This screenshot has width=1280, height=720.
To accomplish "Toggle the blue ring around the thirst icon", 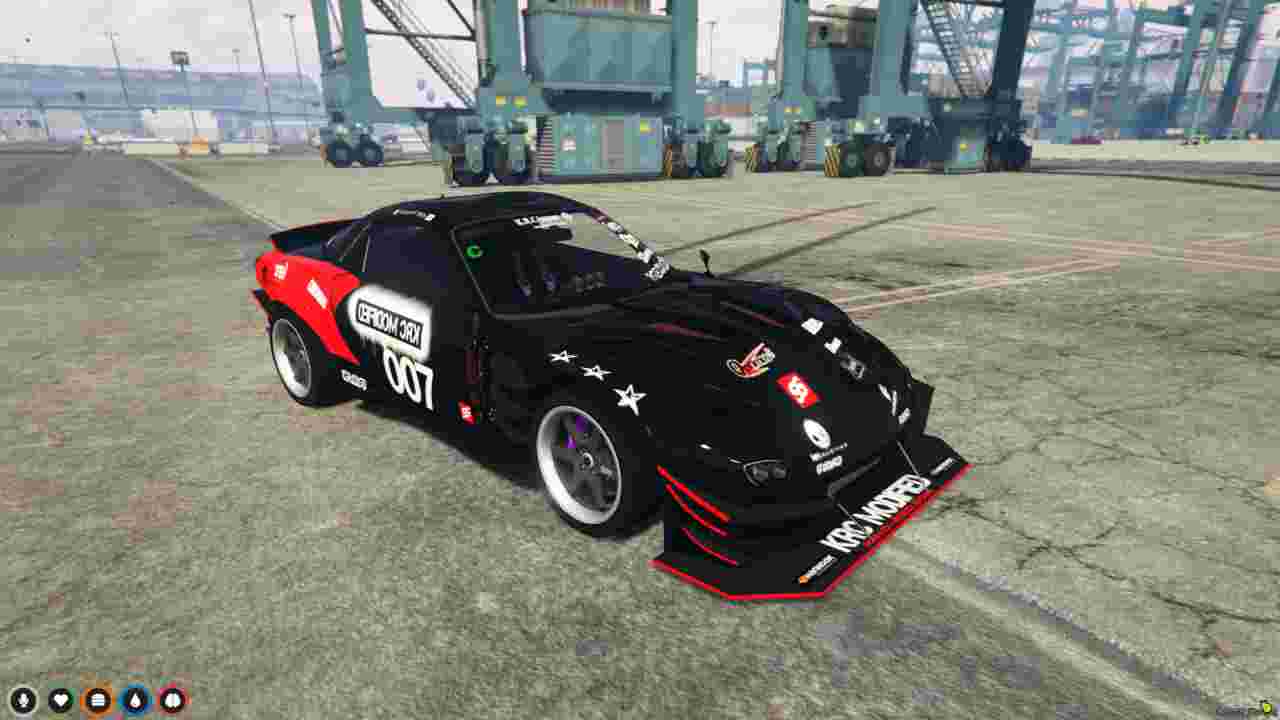I will coord(136,700).
